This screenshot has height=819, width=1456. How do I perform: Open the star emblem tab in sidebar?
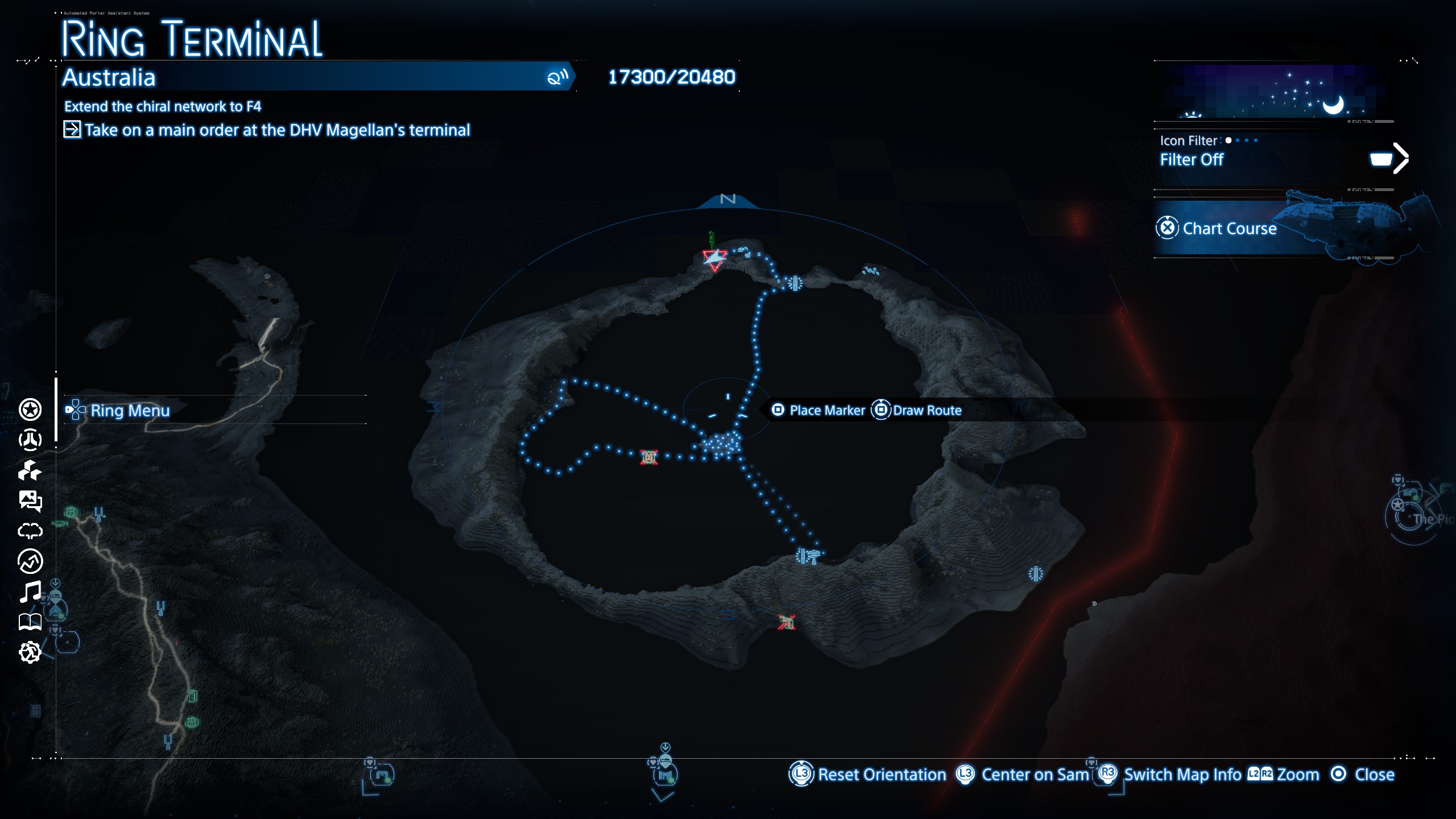point(30,409)
